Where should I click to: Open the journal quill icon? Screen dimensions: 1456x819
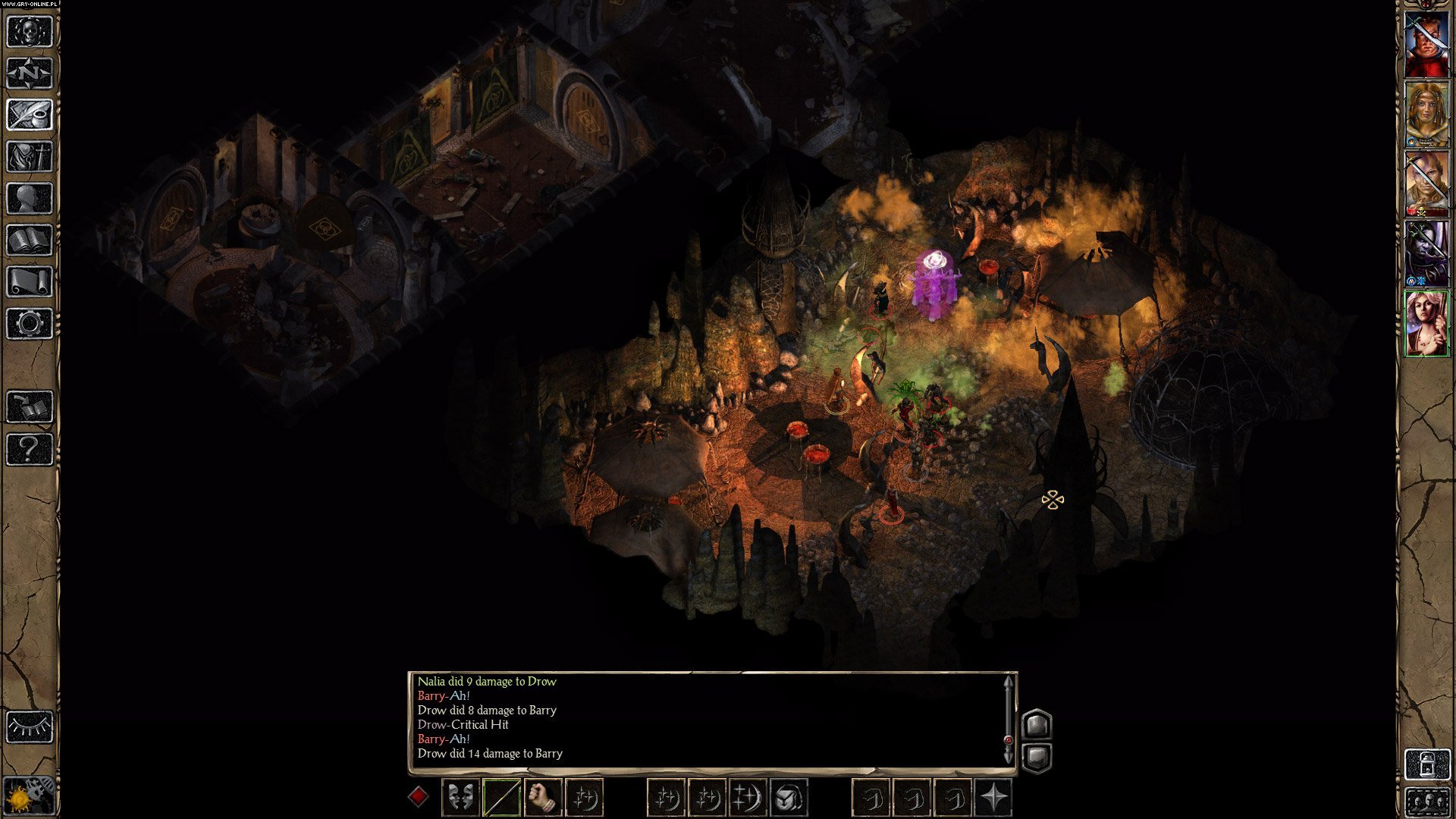(x=30, y=115)
